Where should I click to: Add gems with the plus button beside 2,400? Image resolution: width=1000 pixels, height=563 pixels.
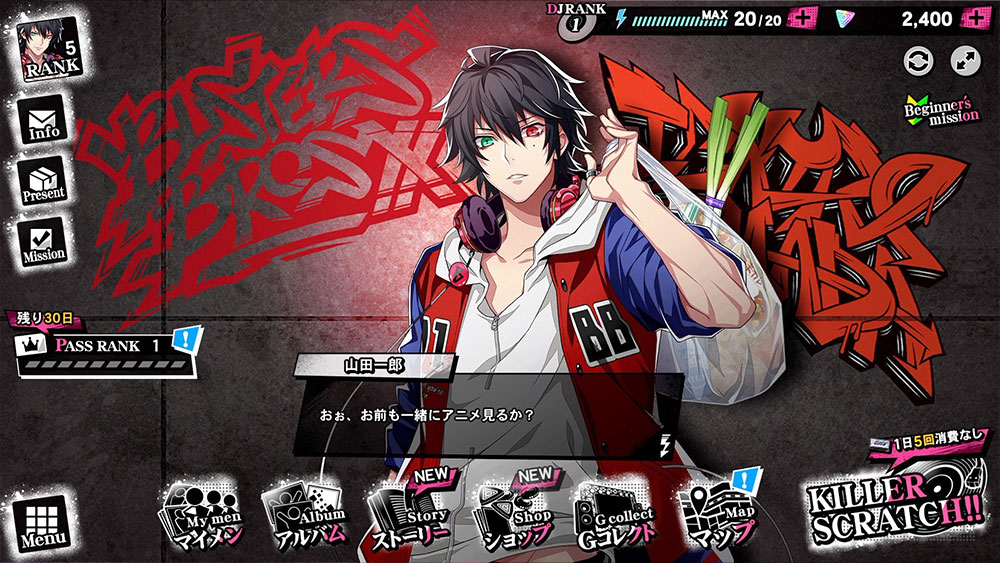tap(975, 19)
